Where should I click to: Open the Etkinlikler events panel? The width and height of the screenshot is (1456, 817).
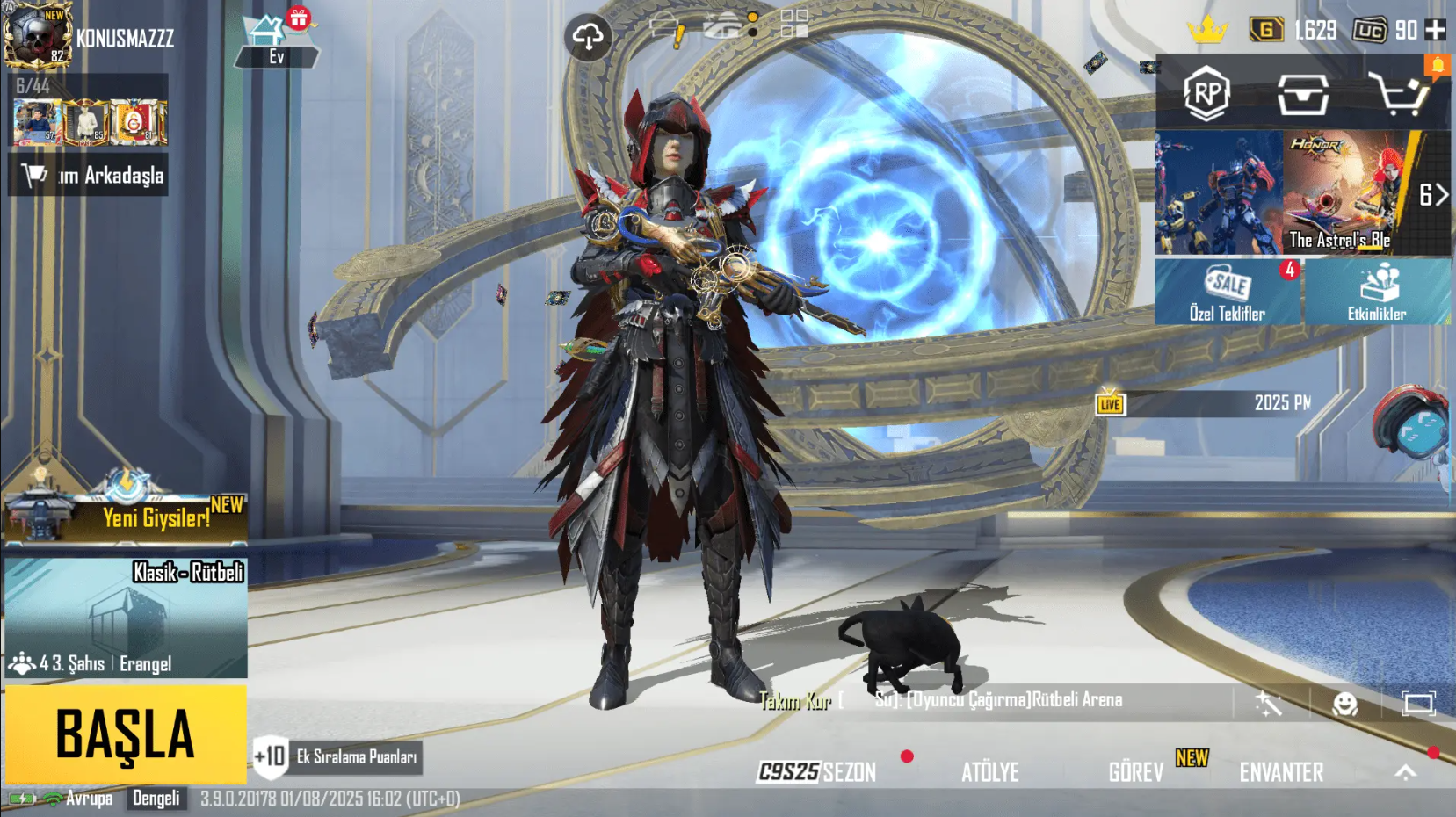1377,292
